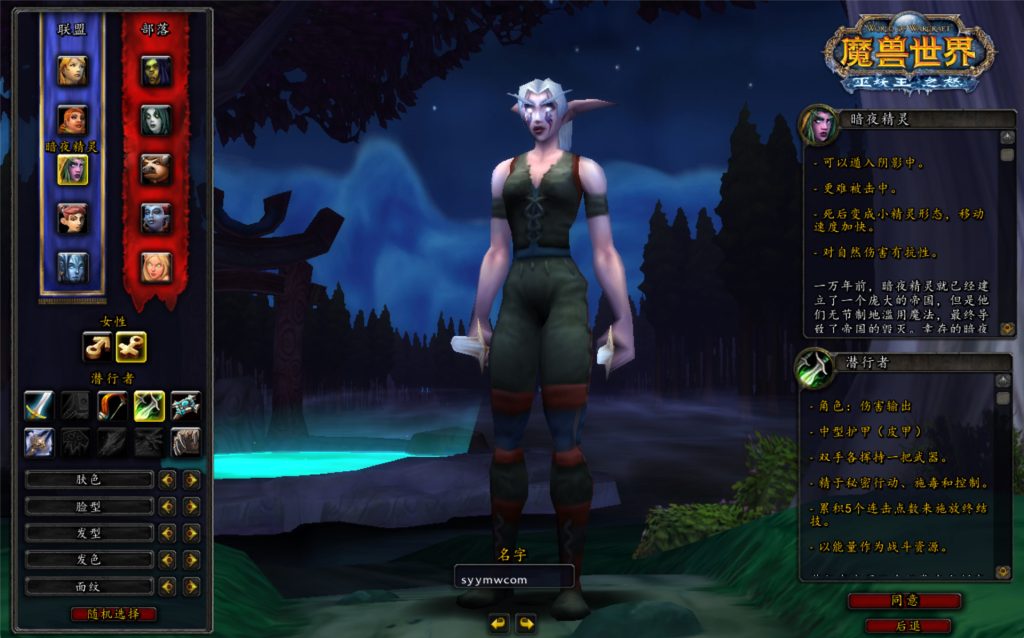
Task: Focus the character name (名字) field
Action: pos(513,577)
